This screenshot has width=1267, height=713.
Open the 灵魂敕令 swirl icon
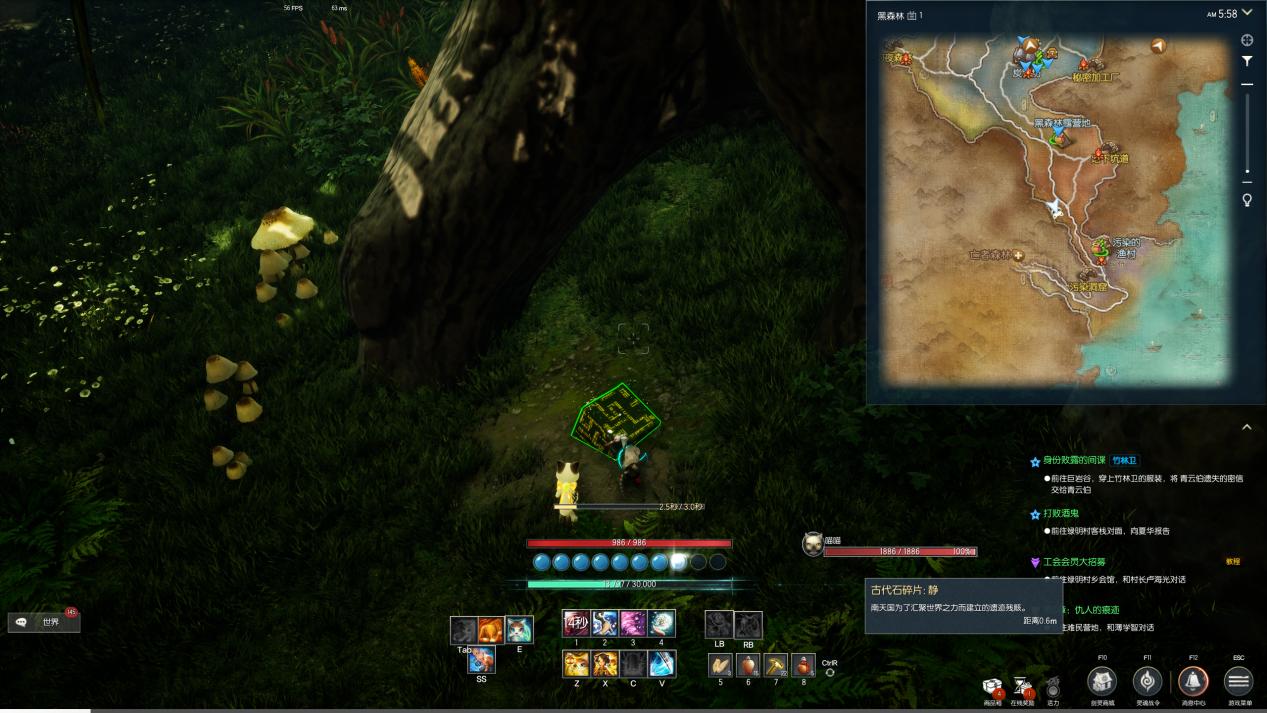(x=1147, y=681)
